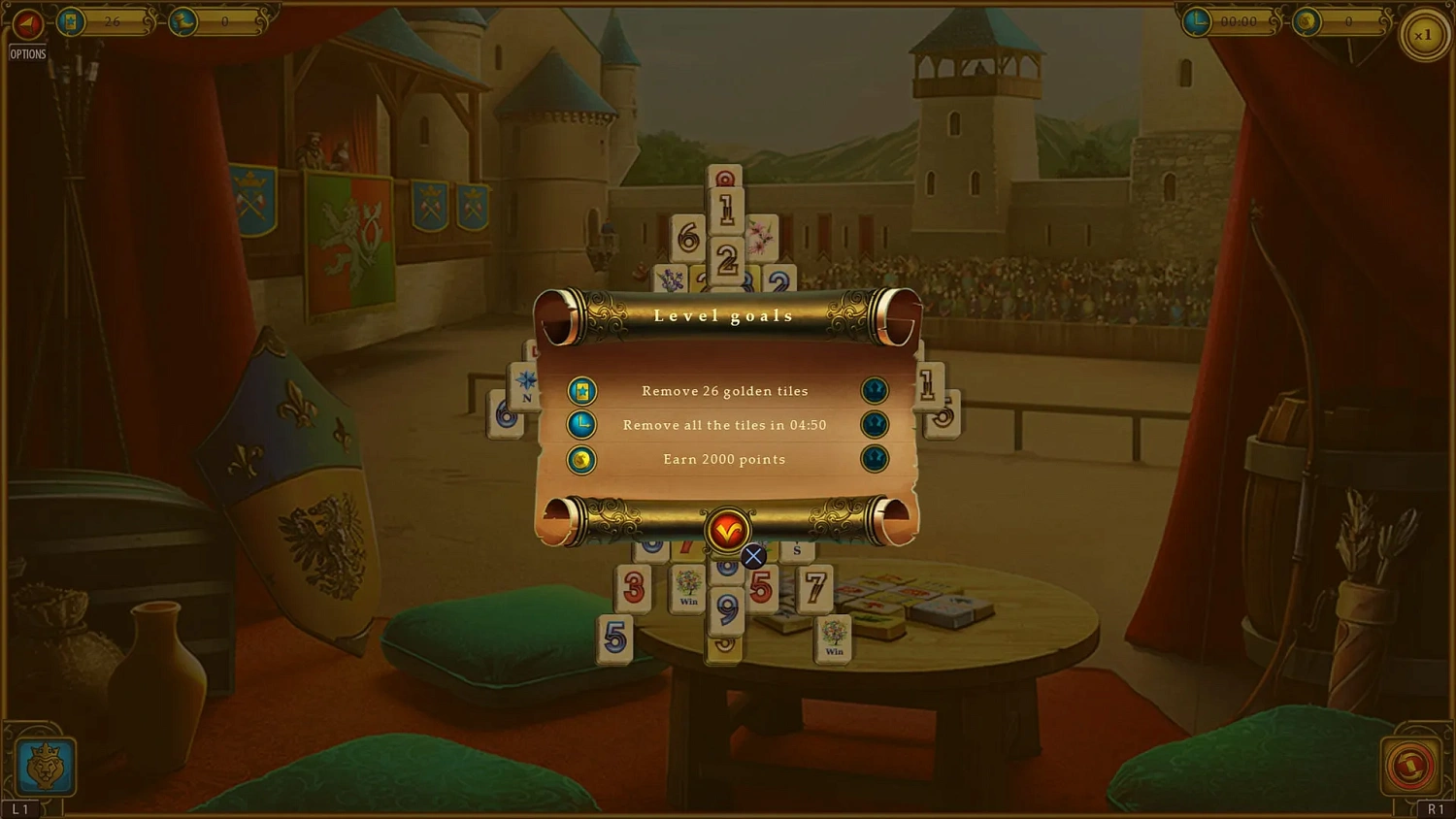This screenshot has height=819, width=1456.
Task: Click the Earn 2000 points goal text
Action: coord(724,459)
